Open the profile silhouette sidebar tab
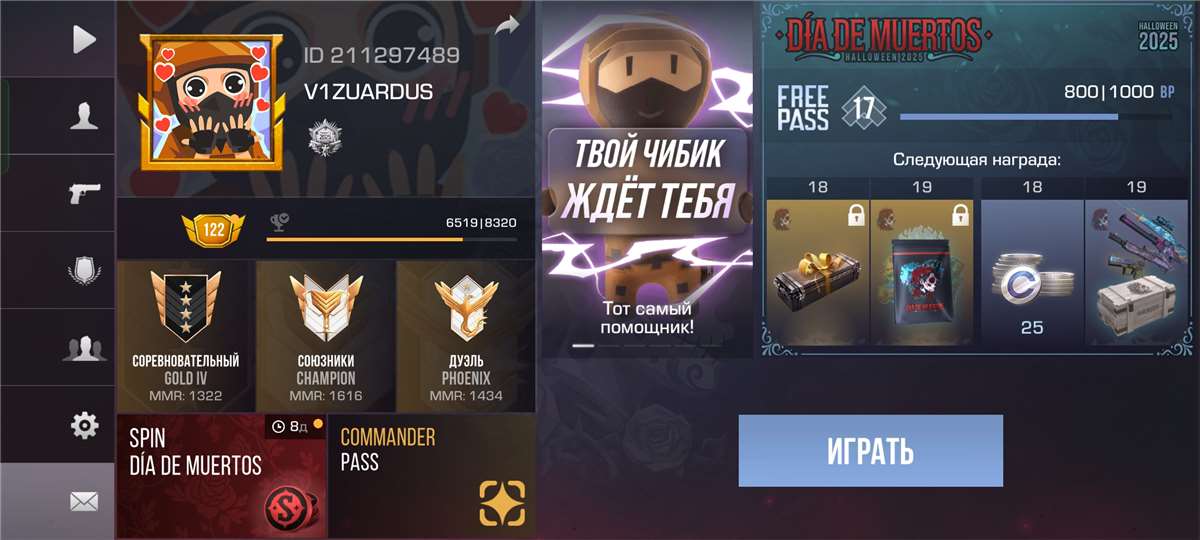Screen dimensions: 1200x540 pyautogui.click(x=84, y=116)
